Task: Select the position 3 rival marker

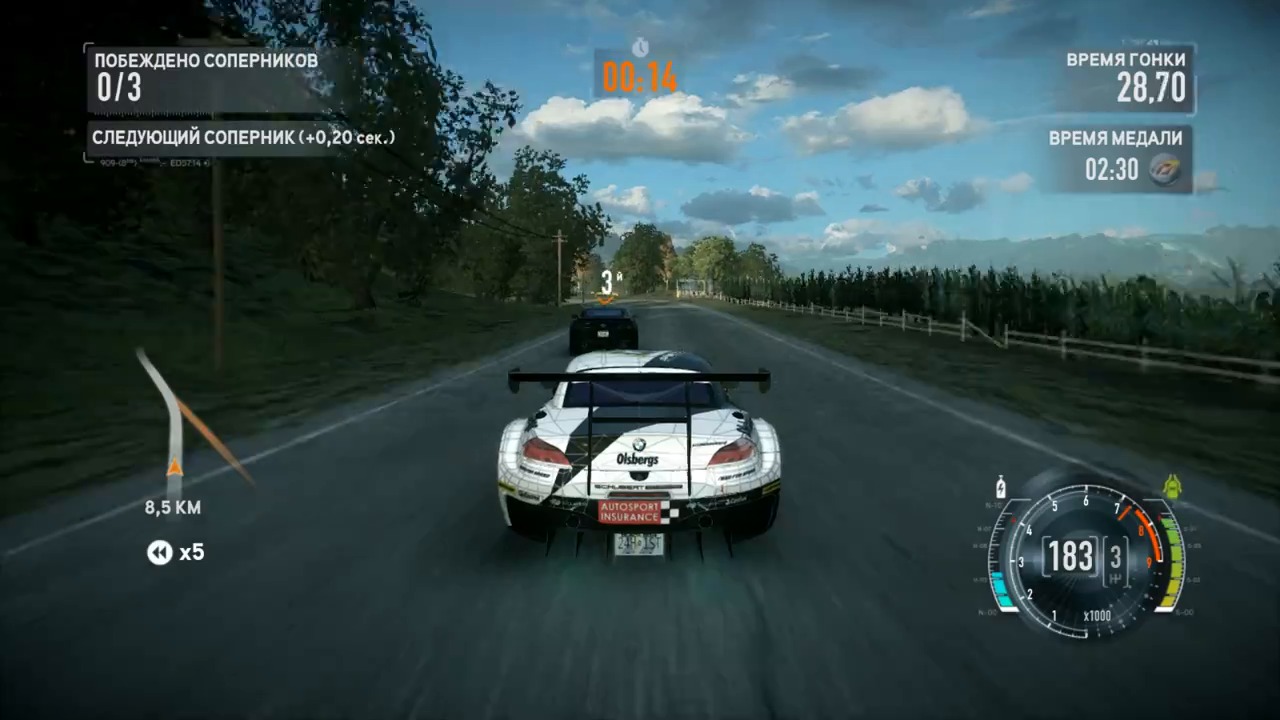Action: (606, 283)
